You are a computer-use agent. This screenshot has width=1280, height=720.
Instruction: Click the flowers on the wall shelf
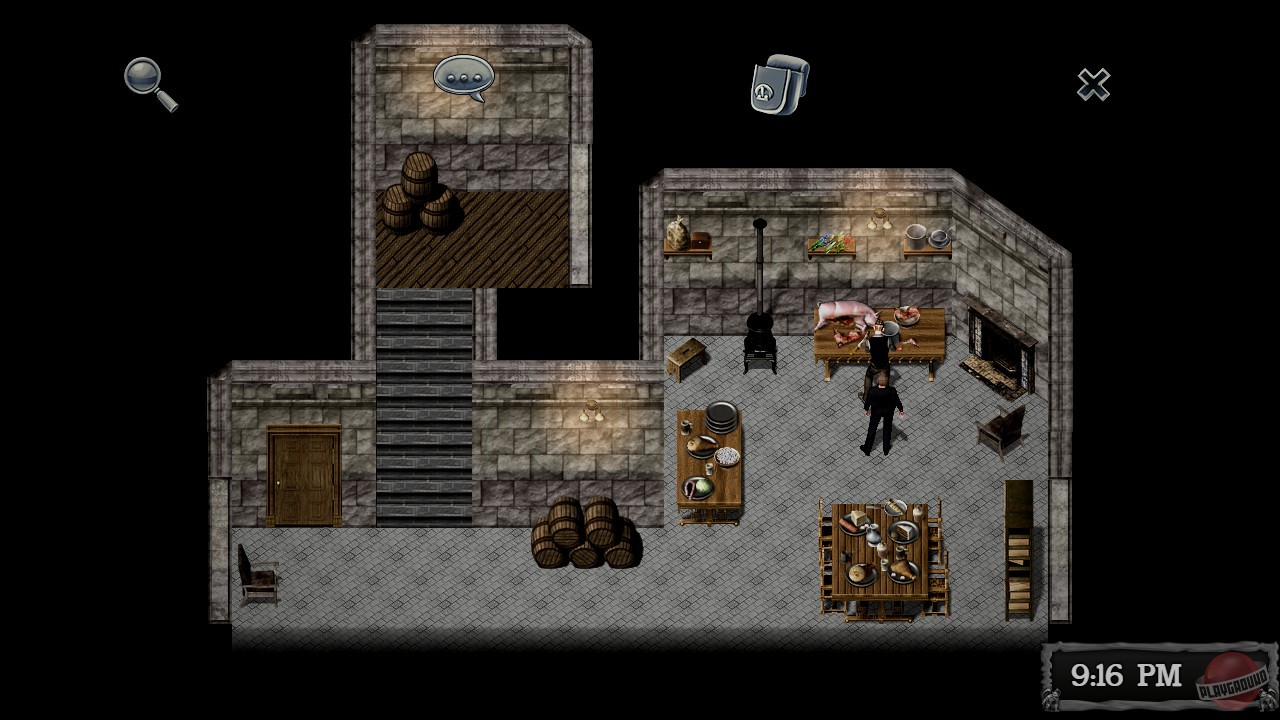coord(833,240)
